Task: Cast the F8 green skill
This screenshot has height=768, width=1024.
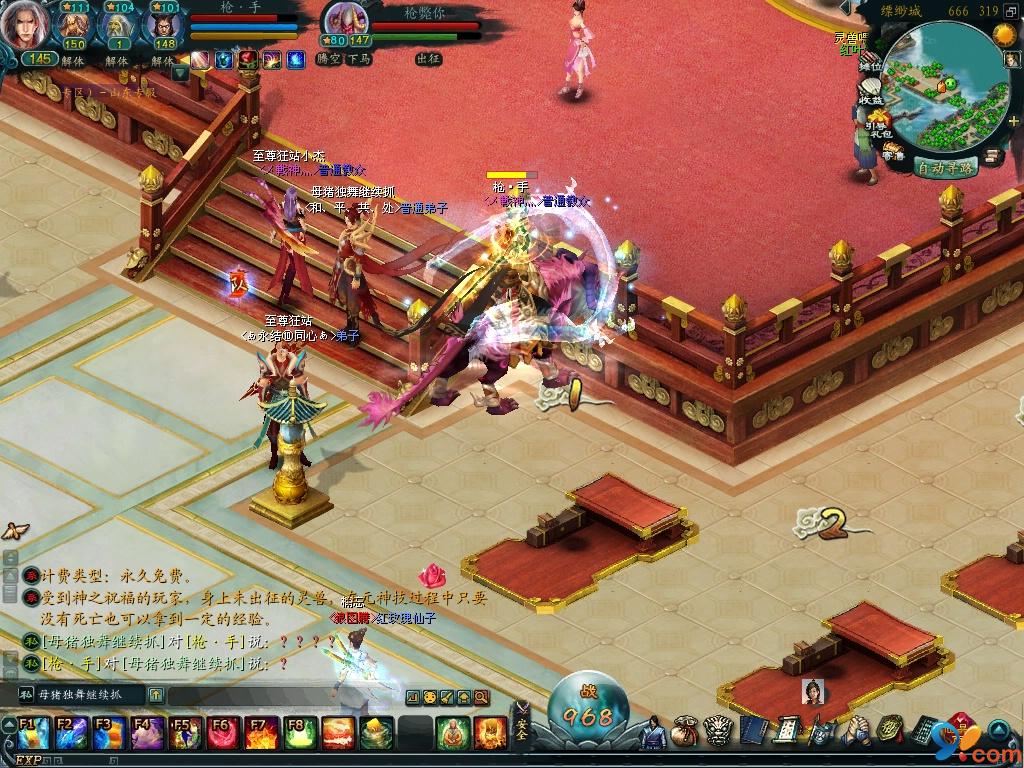Action: pyautogui.click(x=298, y=733)
